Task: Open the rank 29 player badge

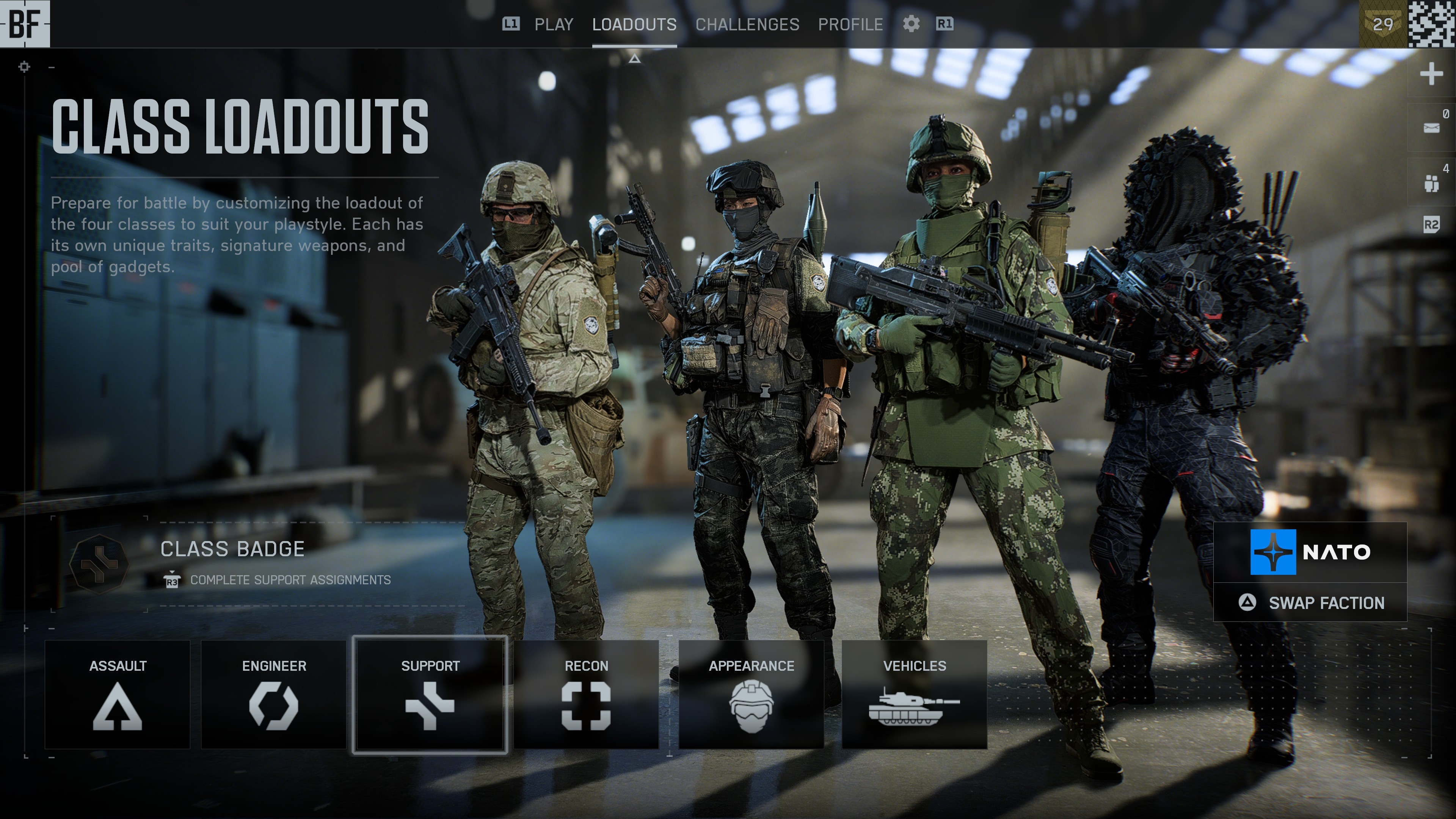Action: [x=1382, y=24]
